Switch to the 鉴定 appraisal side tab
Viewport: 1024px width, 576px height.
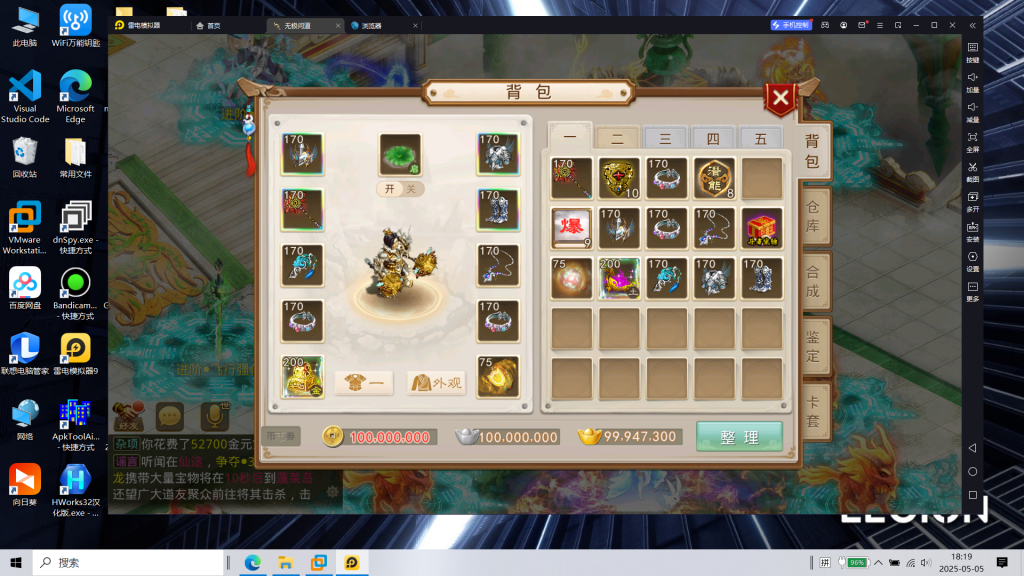coord(812,343)
